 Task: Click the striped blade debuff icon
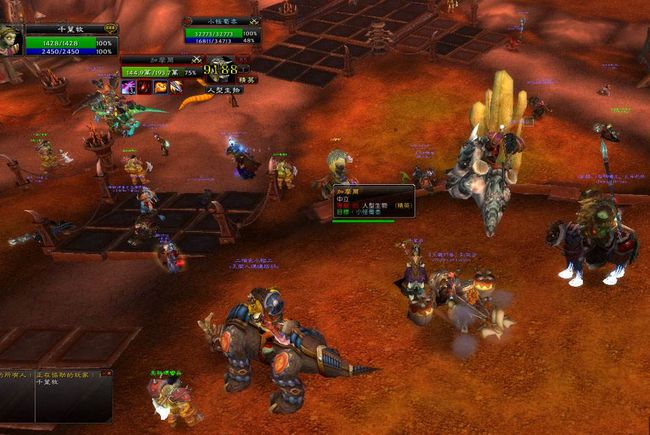(176, 88)
